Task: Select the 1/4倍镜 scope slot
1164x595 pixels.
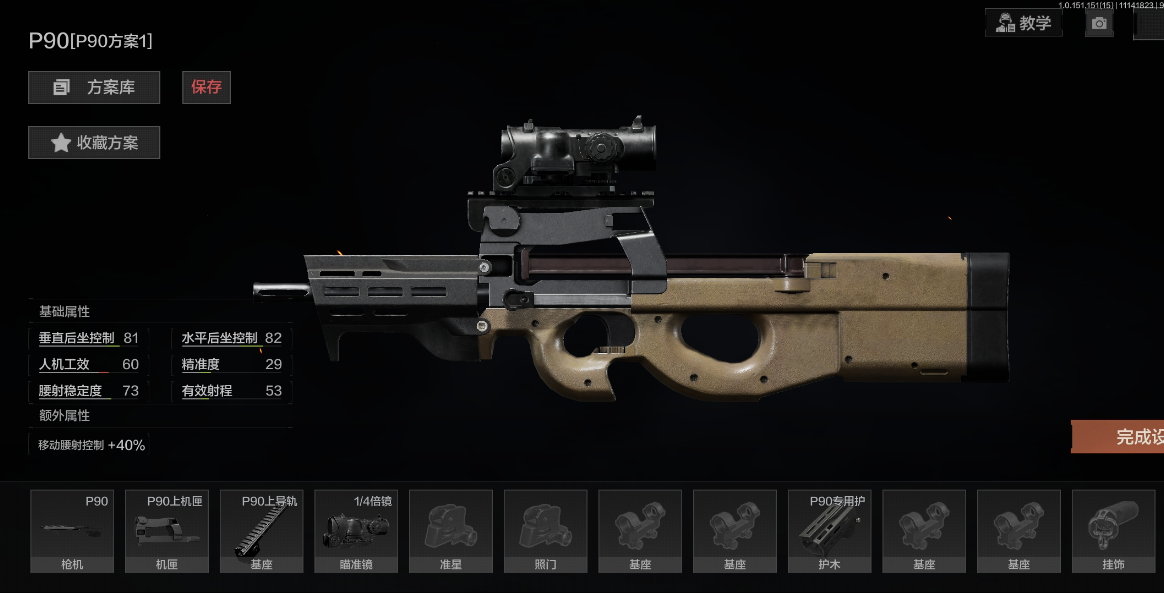Action: [x=355, y=531]
